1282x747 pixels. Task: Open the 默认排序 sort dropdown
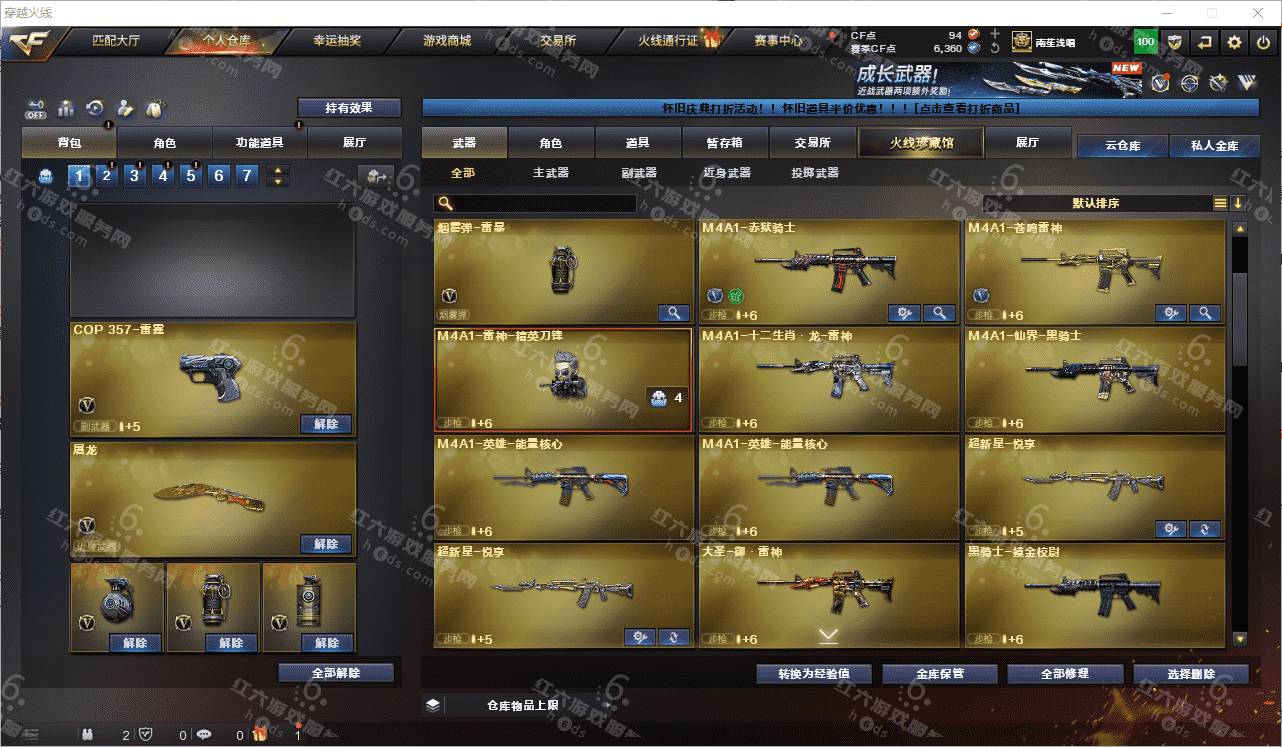[1096, 203]
